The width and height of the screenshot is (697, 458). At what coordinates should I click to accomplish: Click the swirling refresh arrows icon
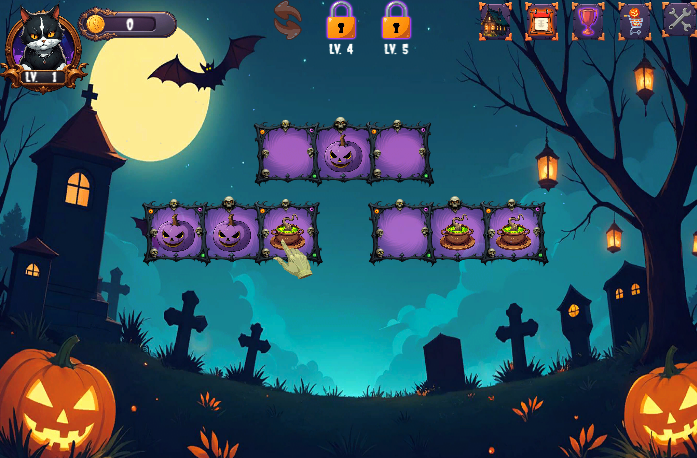coord(287,20)
